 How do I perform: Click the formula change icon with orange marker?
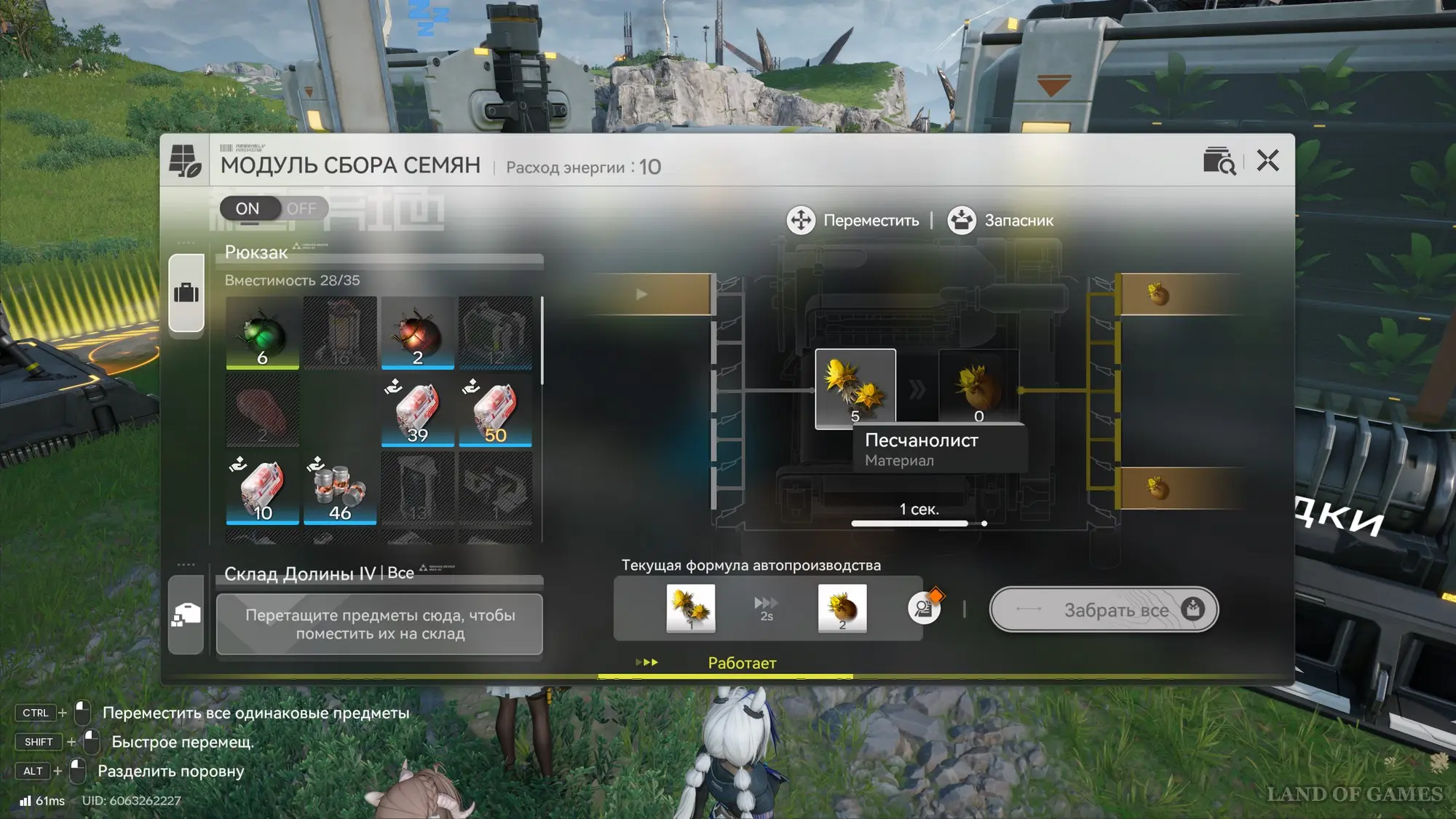pos(925,607)
